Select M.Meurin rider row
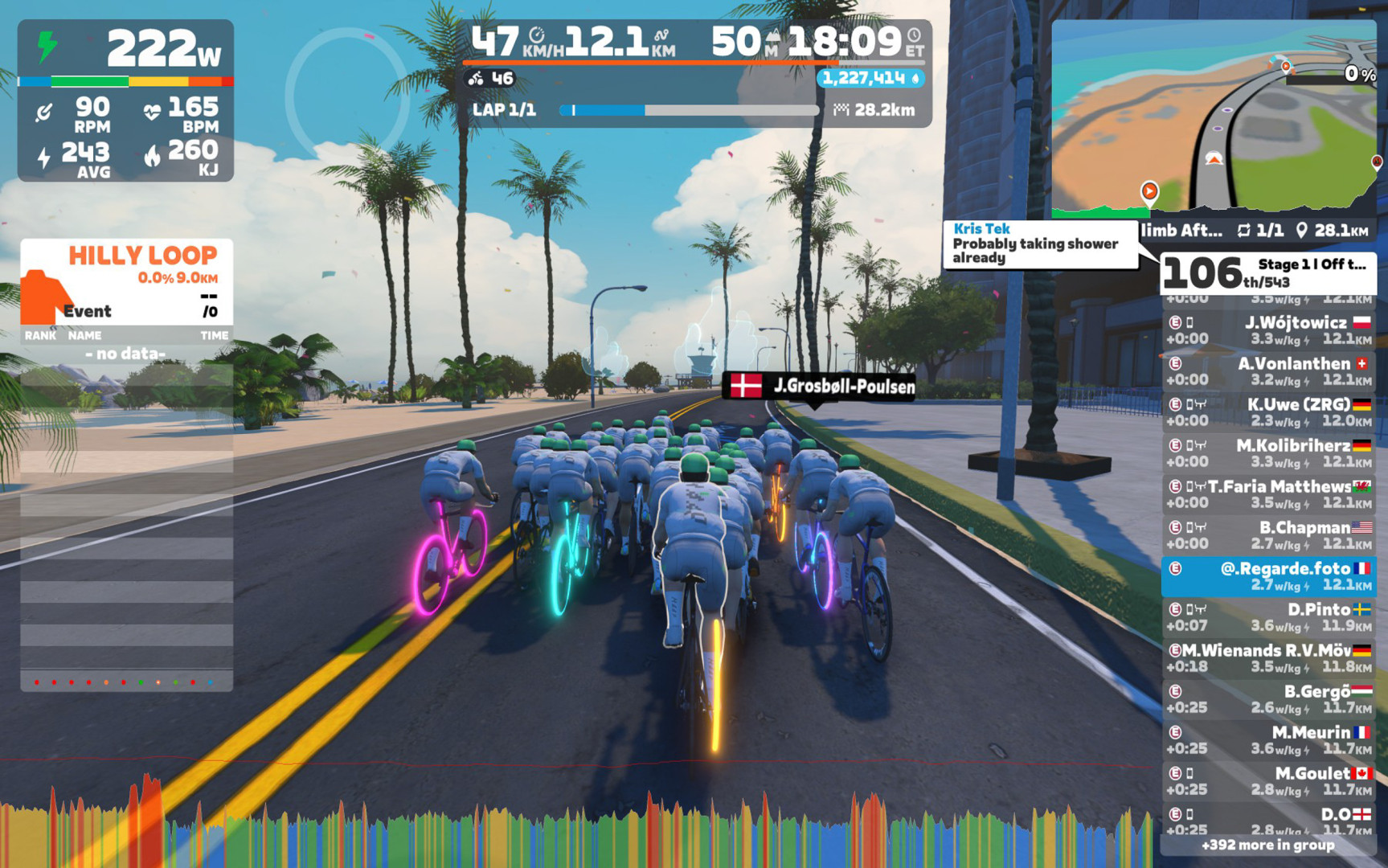 (x=1268, y=740)
